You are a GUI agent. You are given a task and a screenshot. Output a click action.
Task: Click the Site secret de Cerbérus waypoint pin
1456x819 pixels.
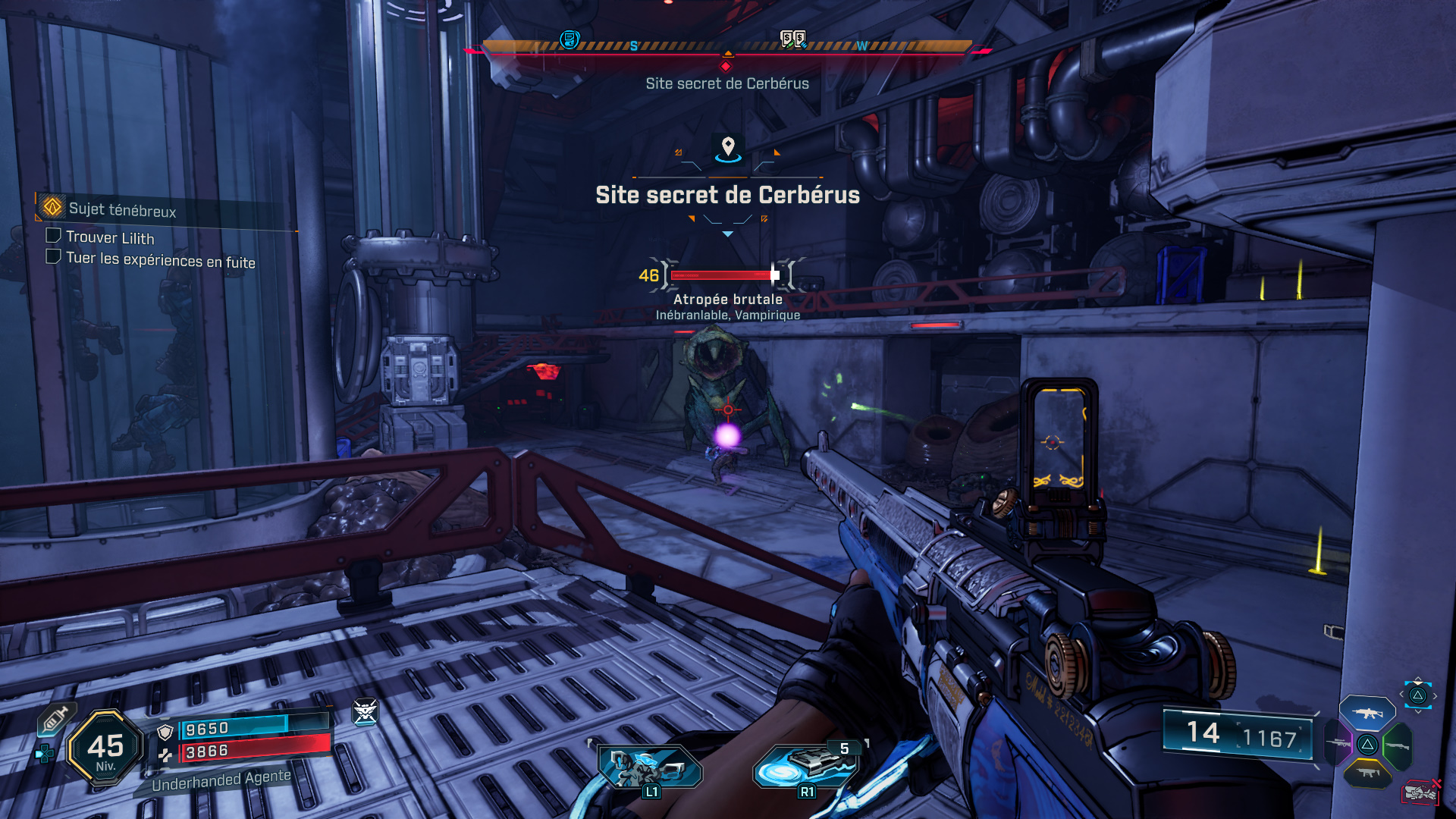[728, 146]
